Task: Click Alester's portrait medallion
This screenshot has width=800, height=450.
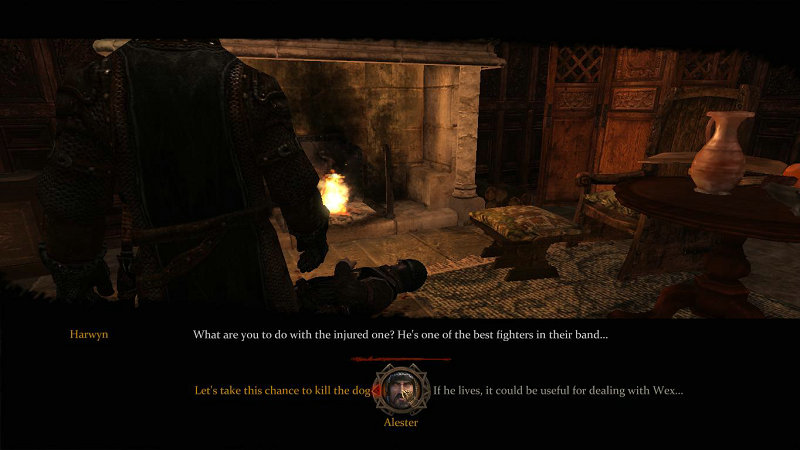Action: click(x=400, y=390)
